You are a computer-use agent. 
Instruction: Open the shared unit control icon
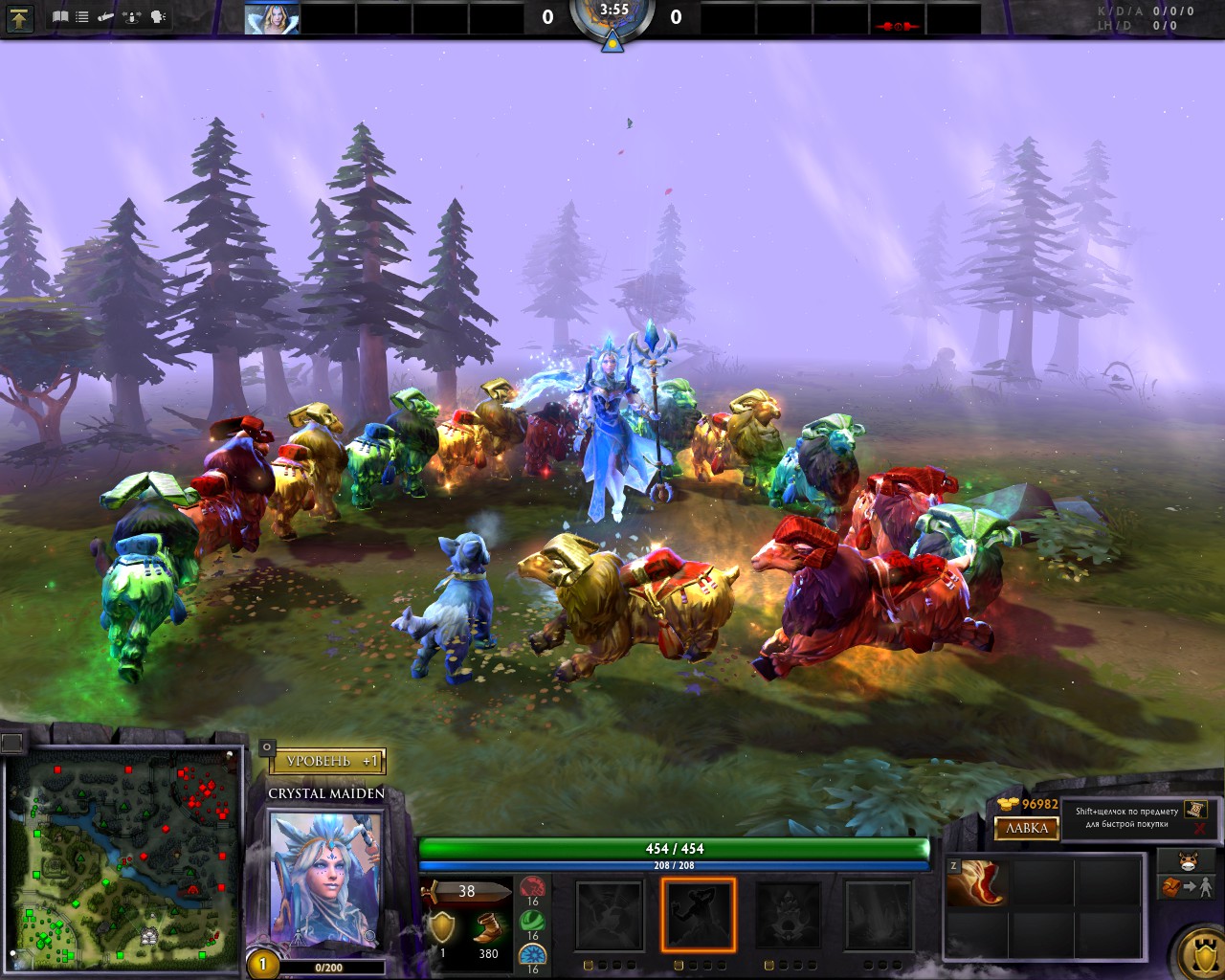click(133, 17)
